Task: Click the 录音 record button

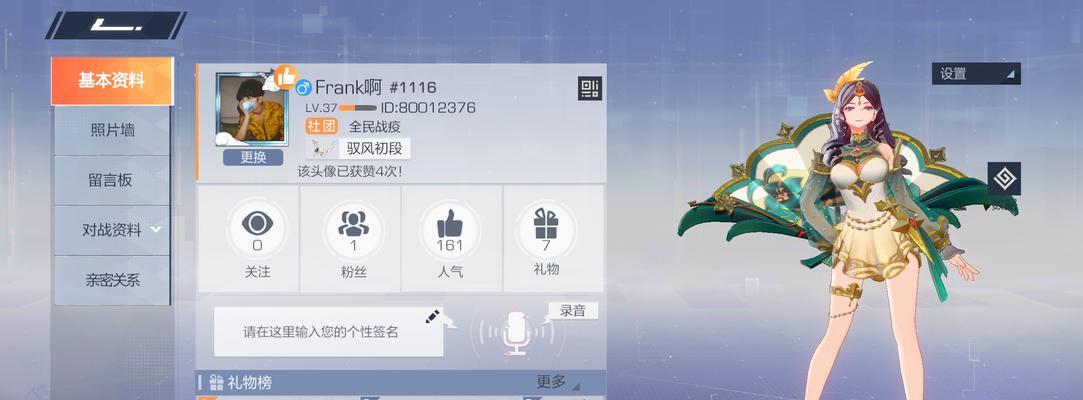Action: (573, 311)
